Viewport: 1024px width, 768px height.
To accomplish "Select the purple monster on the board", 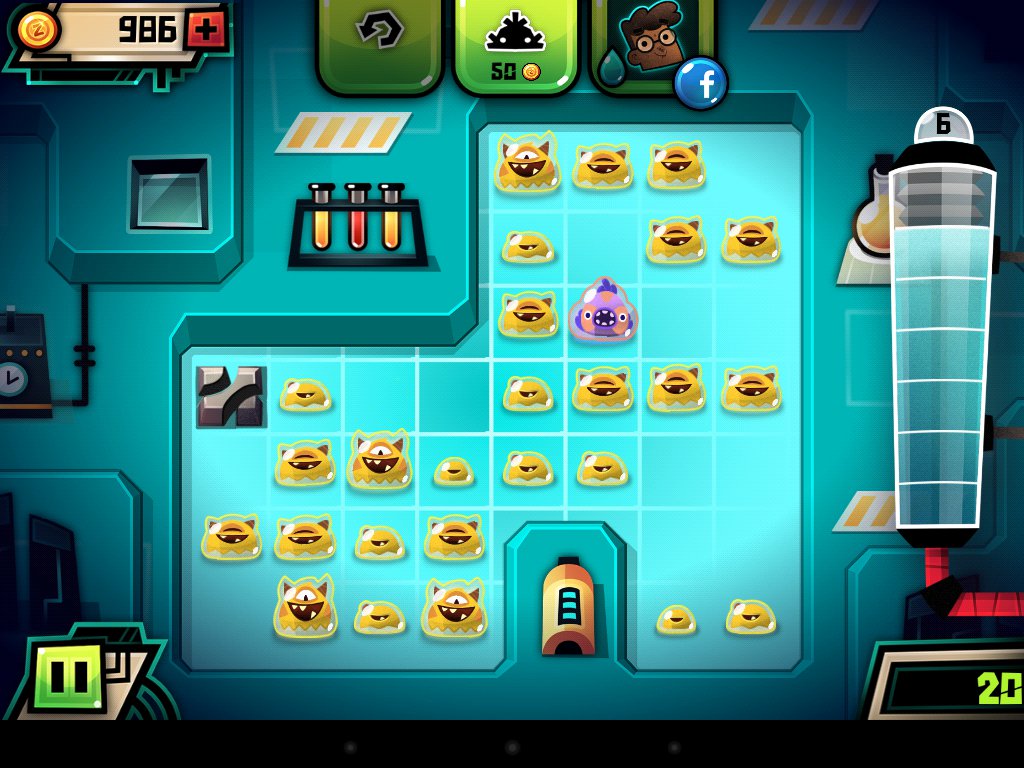I will point(603,309).
